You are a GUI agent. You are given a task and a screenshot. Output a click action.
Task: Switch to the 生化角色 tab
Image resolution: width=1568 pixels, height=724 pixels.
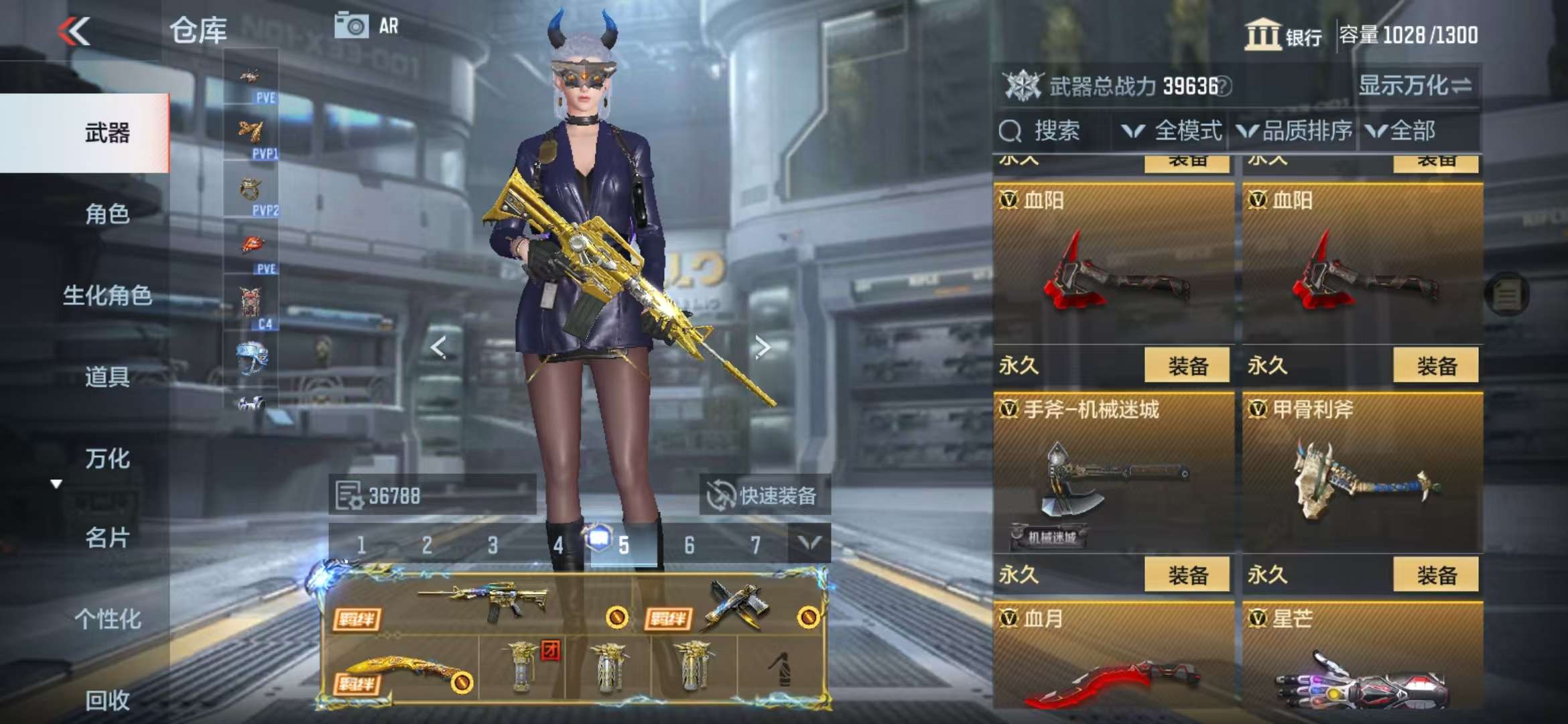pyautogui.click(x=107, y=296)
